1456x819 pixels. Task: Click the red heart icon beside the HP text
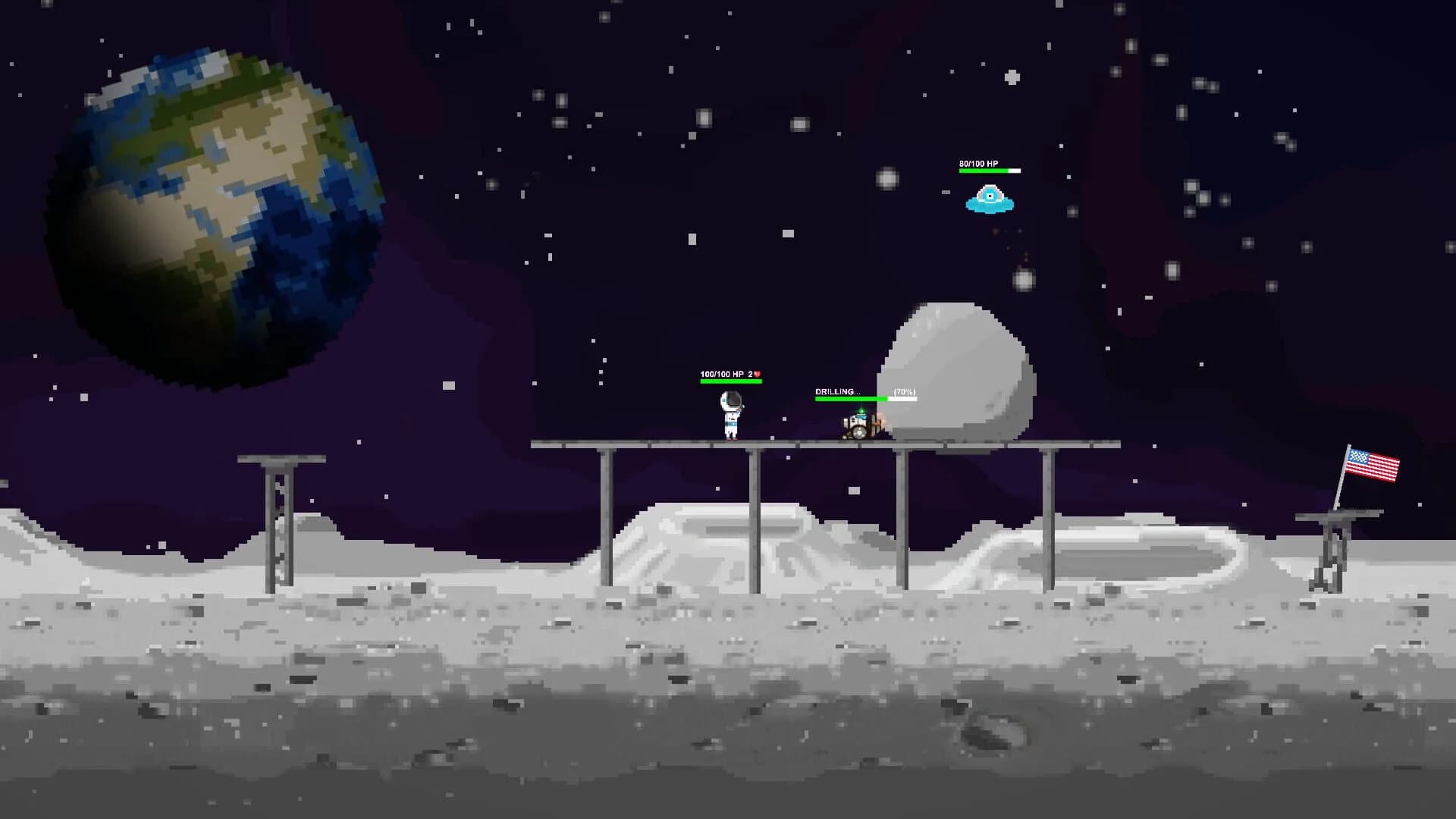coord(758,374)
